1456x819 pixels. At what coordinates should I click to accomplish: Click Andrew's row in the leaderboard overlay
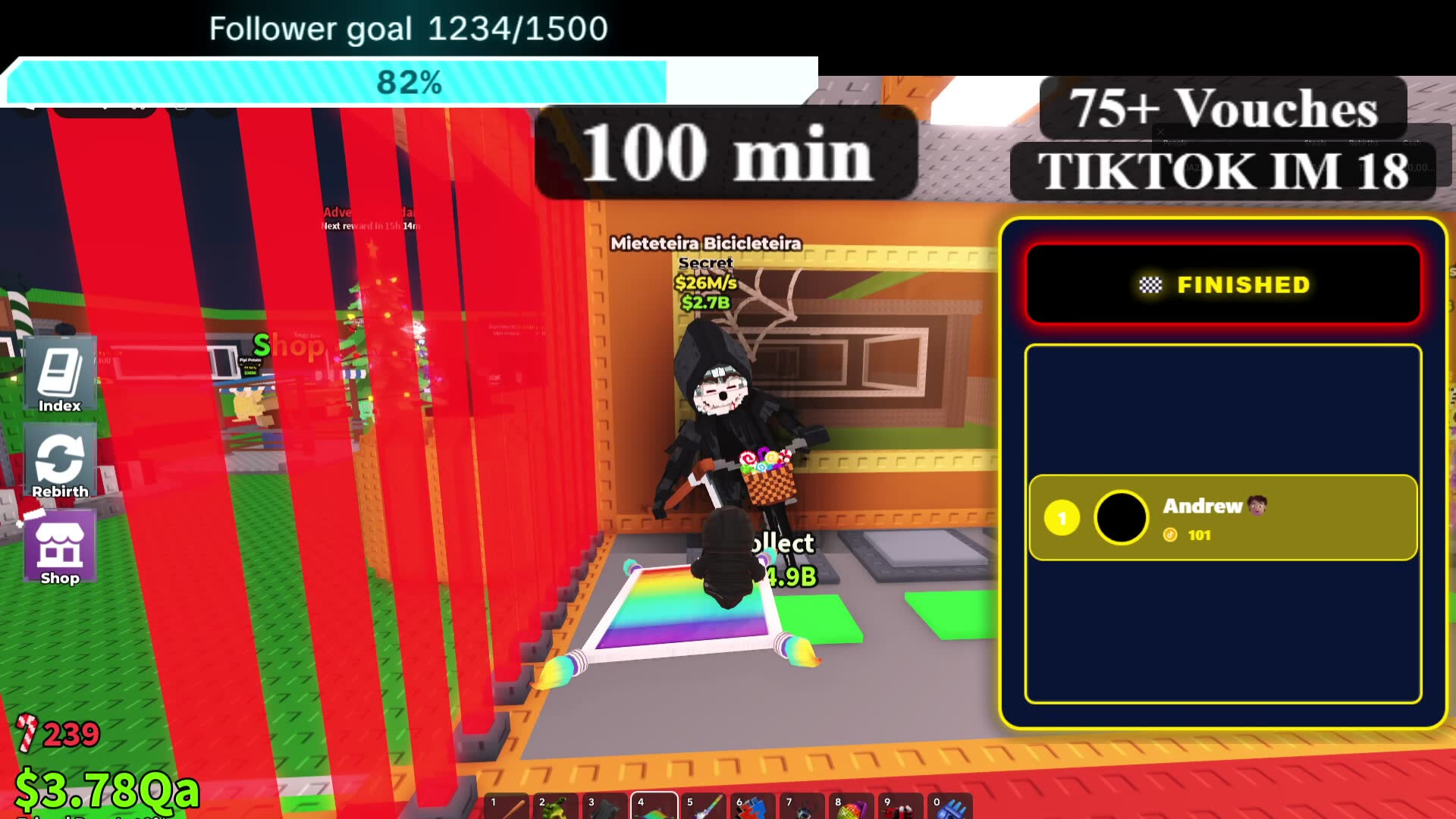click(1222, 518)
